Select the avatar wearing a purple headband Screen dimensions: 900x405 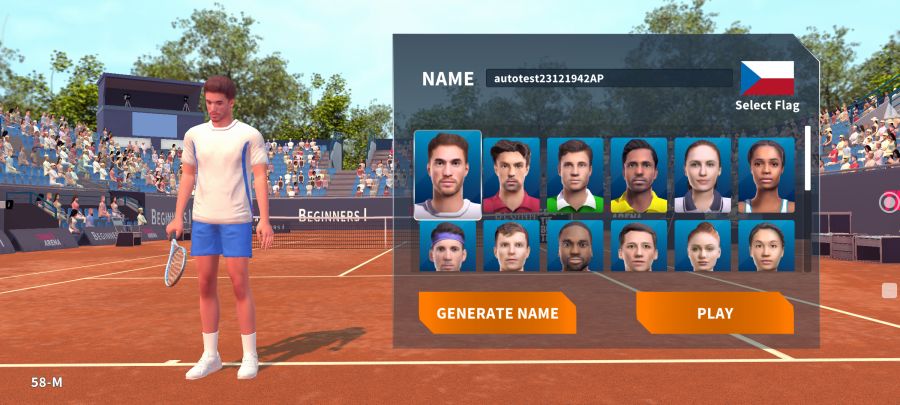coord(448,246)
